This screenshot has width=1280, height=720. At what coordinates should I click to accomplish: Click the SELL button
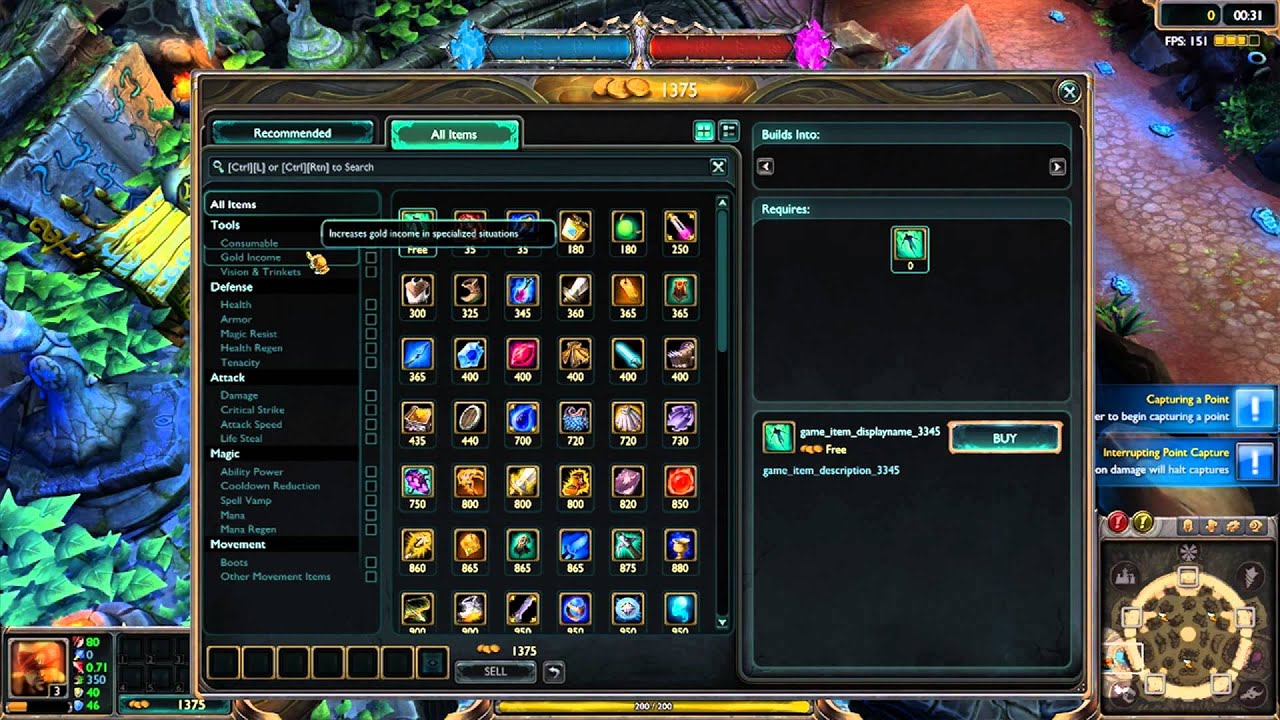[x=494, y=671]
